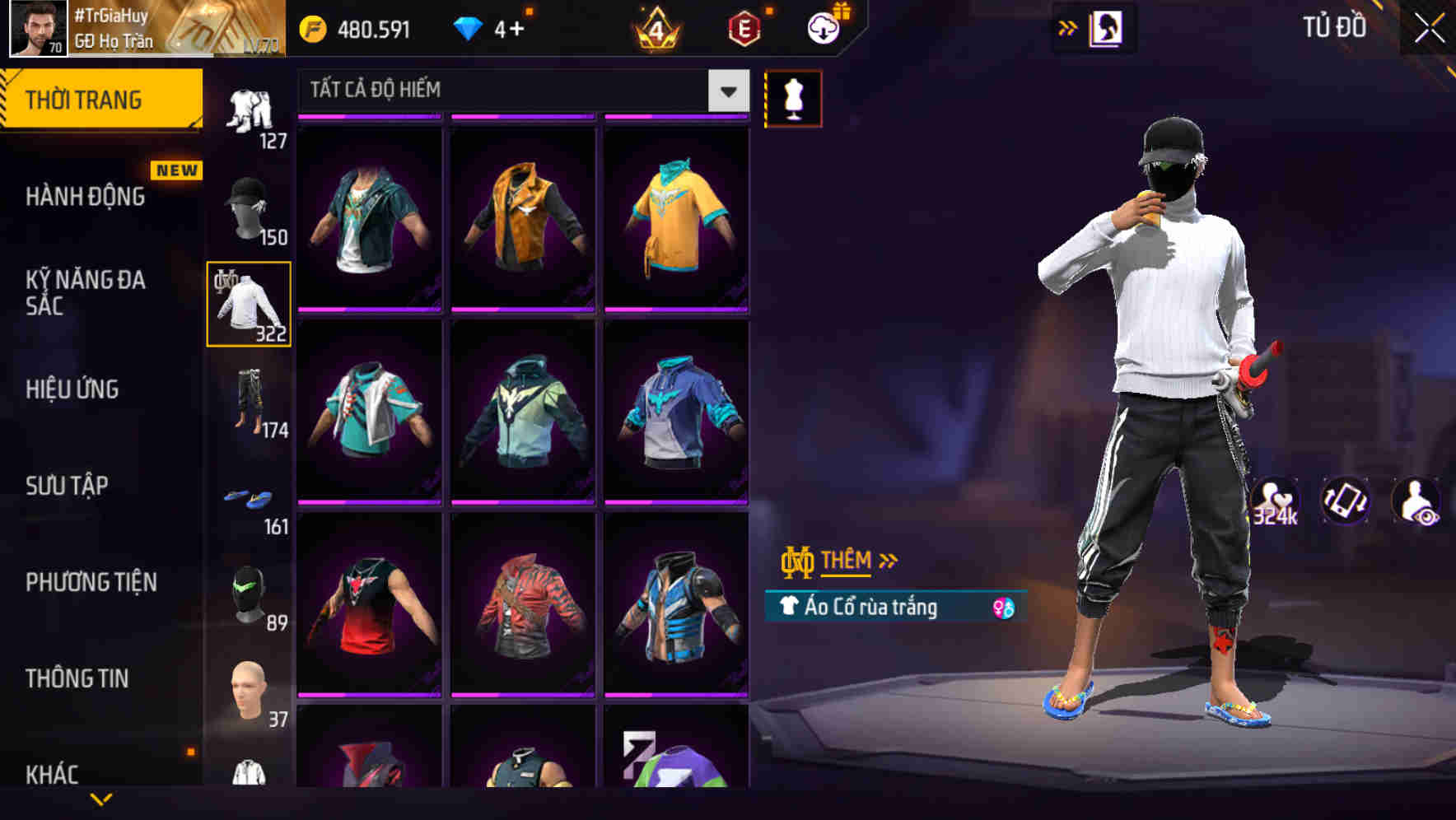Open the PHƯƠNG TIỆN category tab

pyautogui.click(x=89, y=582)
